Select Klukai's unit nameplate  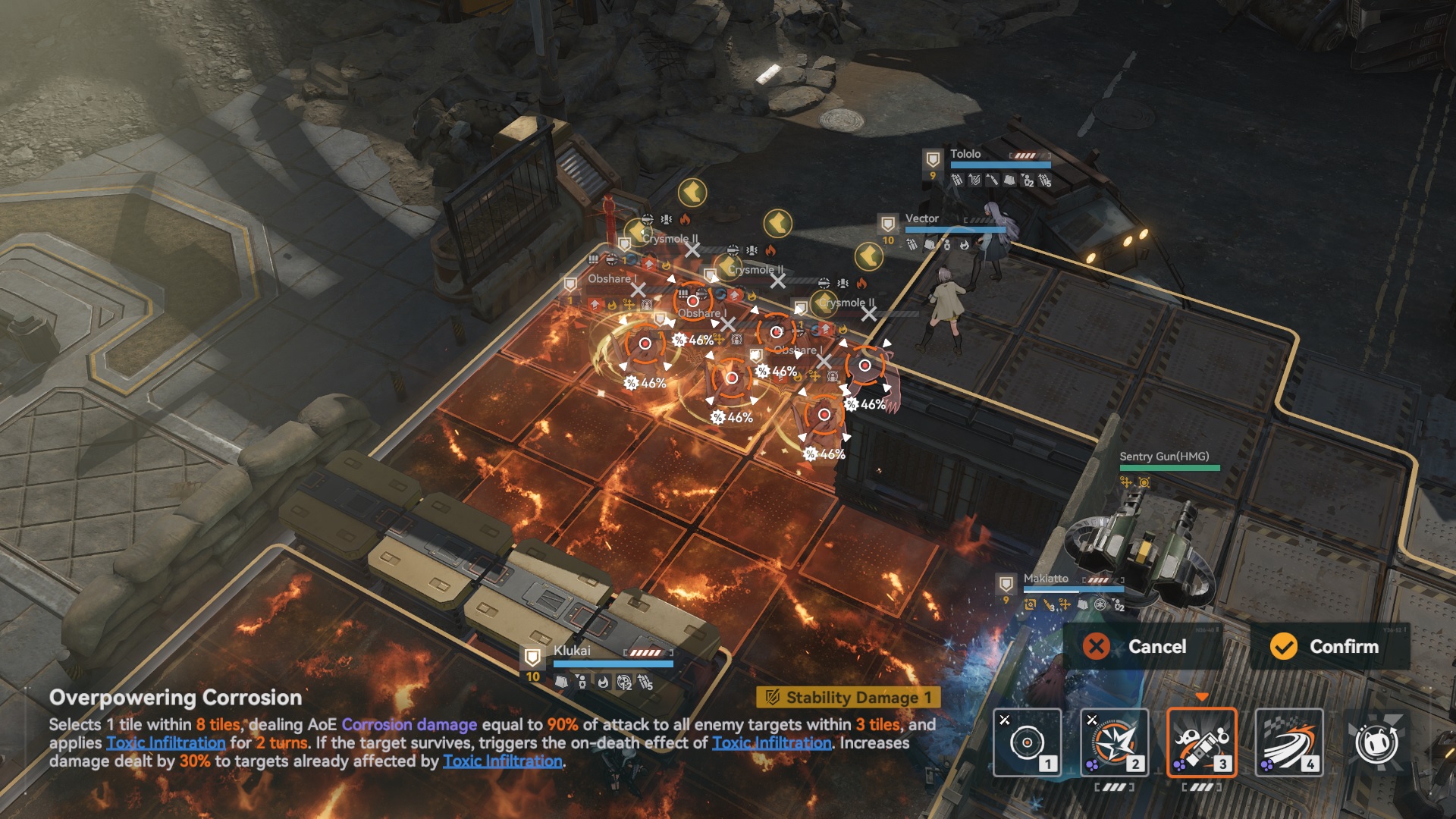[572, 651]
